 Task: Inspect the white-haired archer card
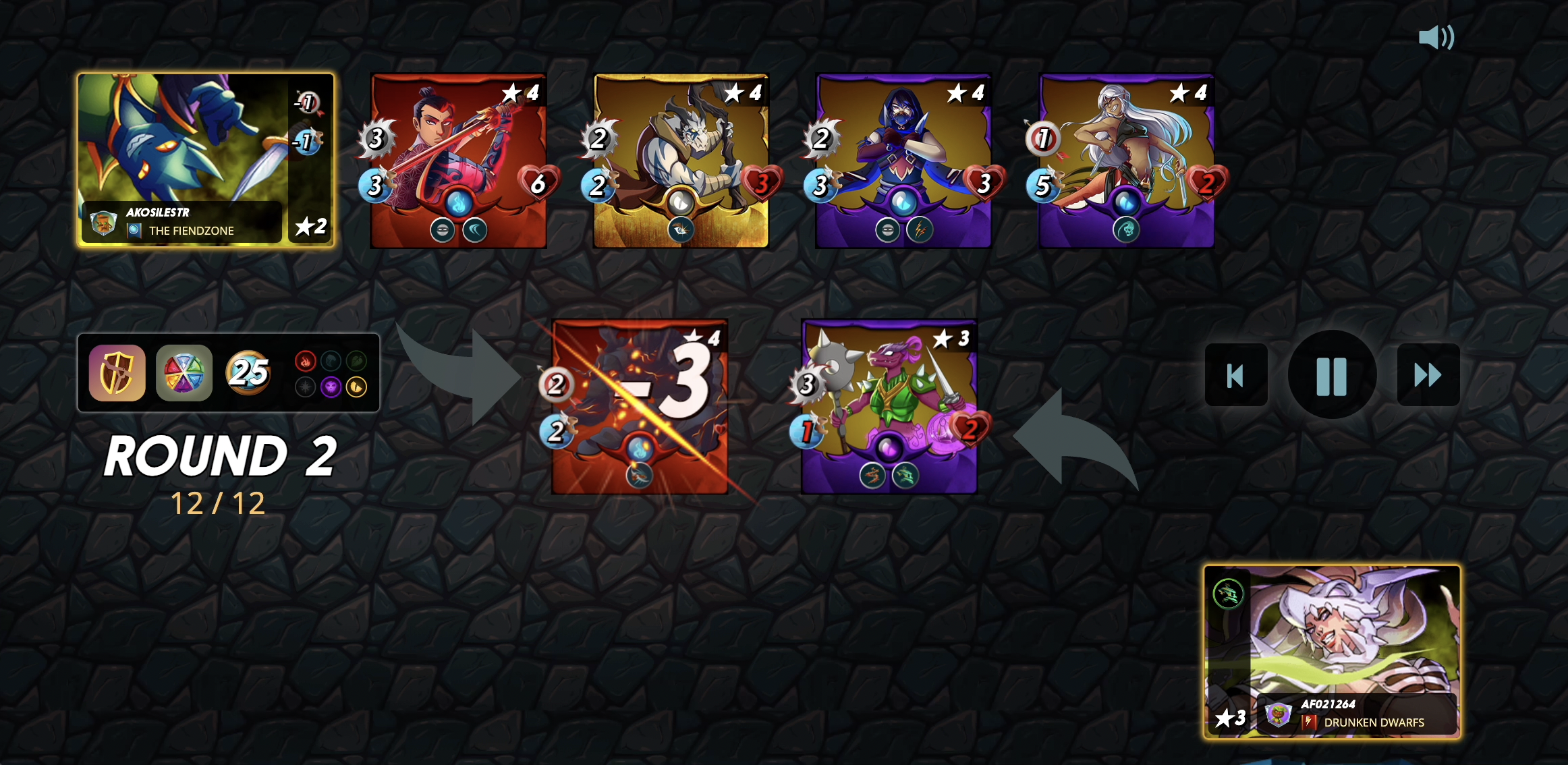1126,161
